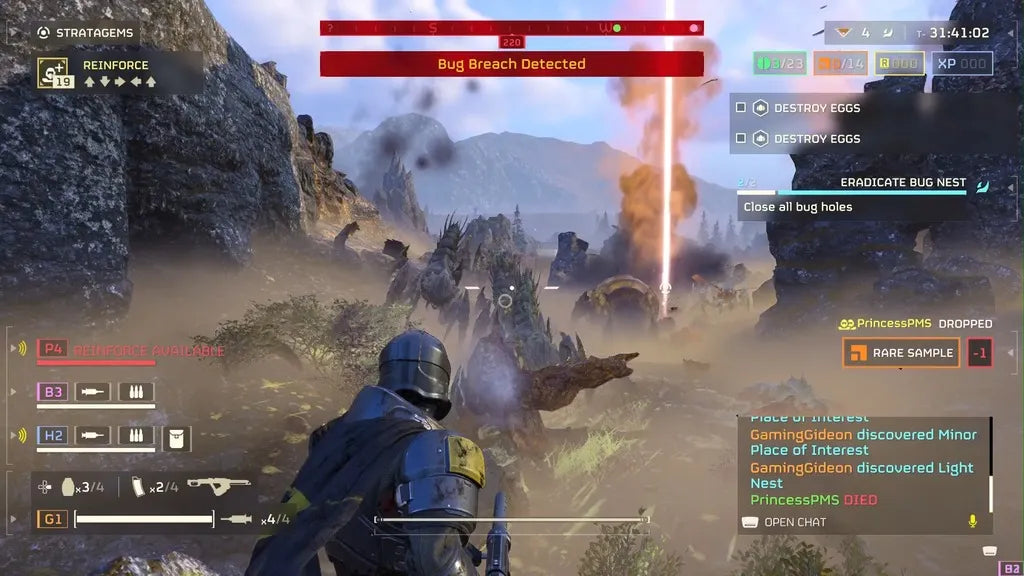
Task: Click the Bug Breach Detected banner
Action: pyautogui.click(x=511, y=64)
